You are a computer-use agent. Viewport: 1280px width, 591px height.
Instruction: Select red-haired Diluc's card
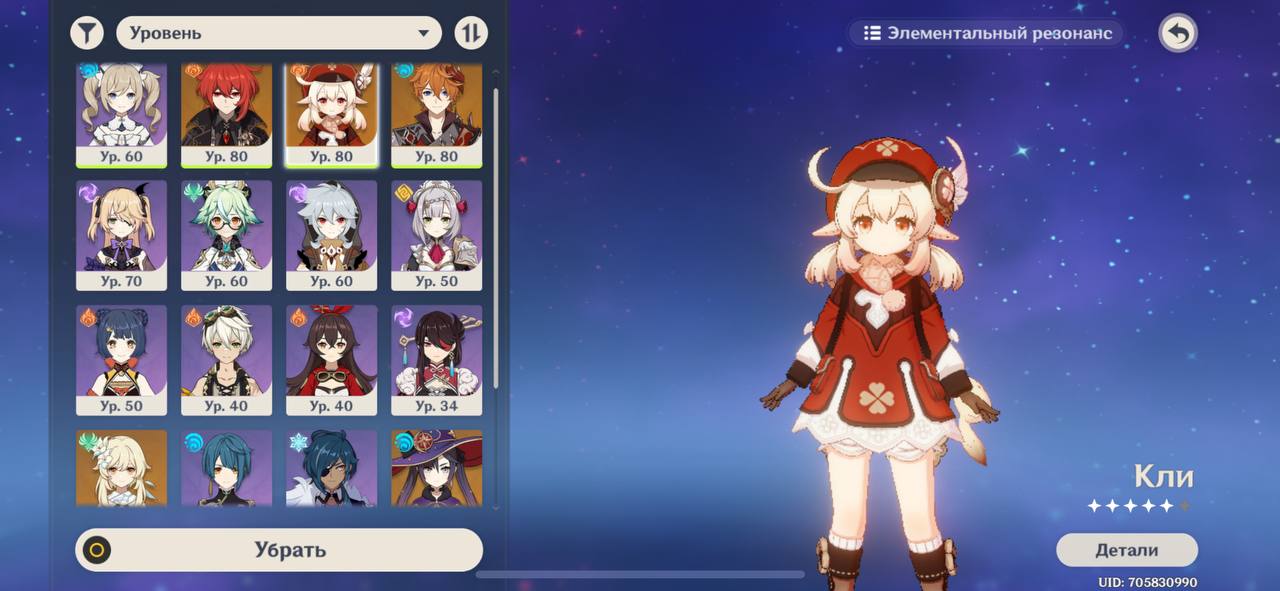click(x=227, y=114)
